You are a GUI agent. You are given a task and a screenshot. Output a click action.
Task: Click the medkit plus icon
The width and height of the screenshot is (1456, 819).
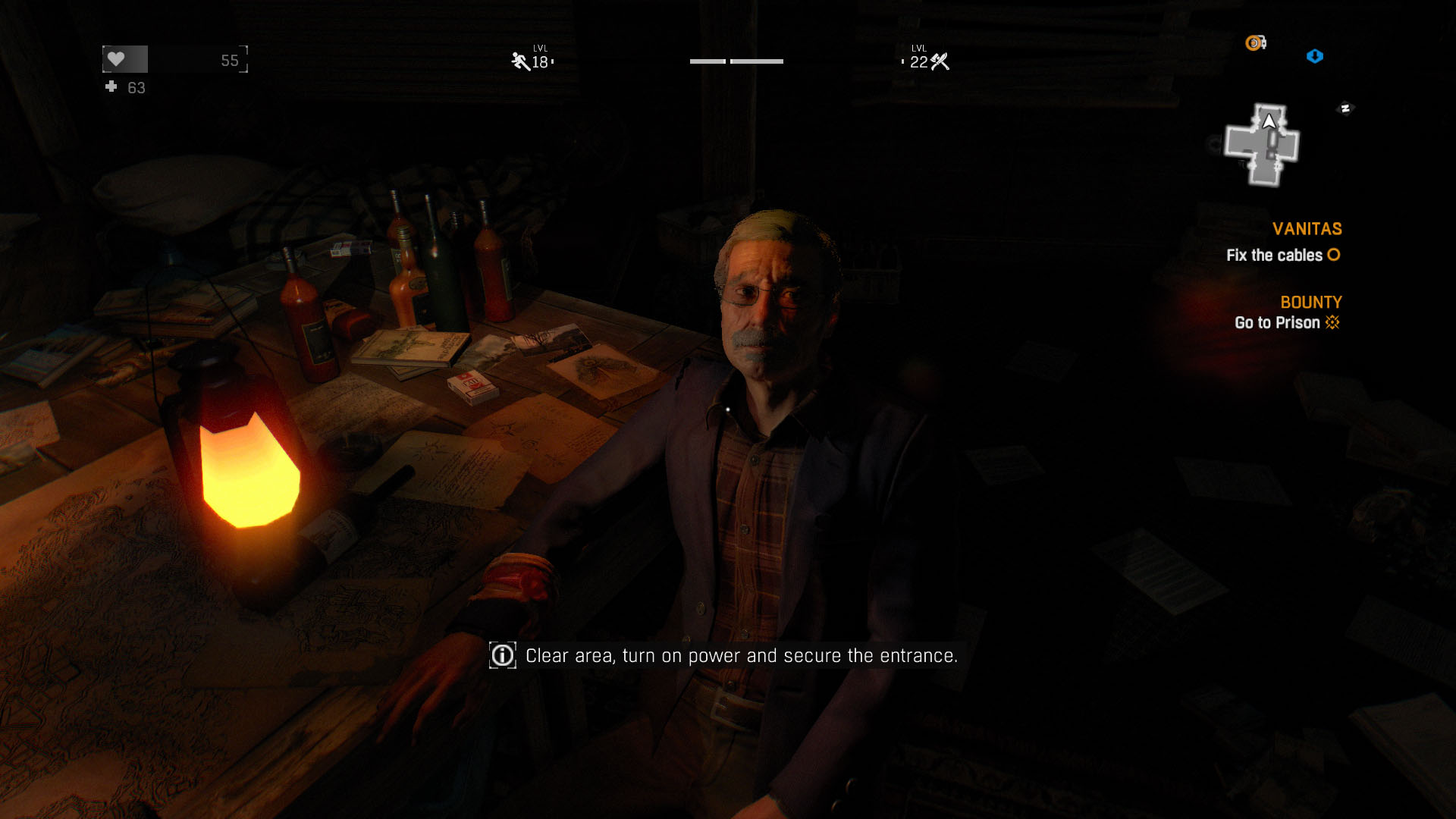click(x=111, y=87)
